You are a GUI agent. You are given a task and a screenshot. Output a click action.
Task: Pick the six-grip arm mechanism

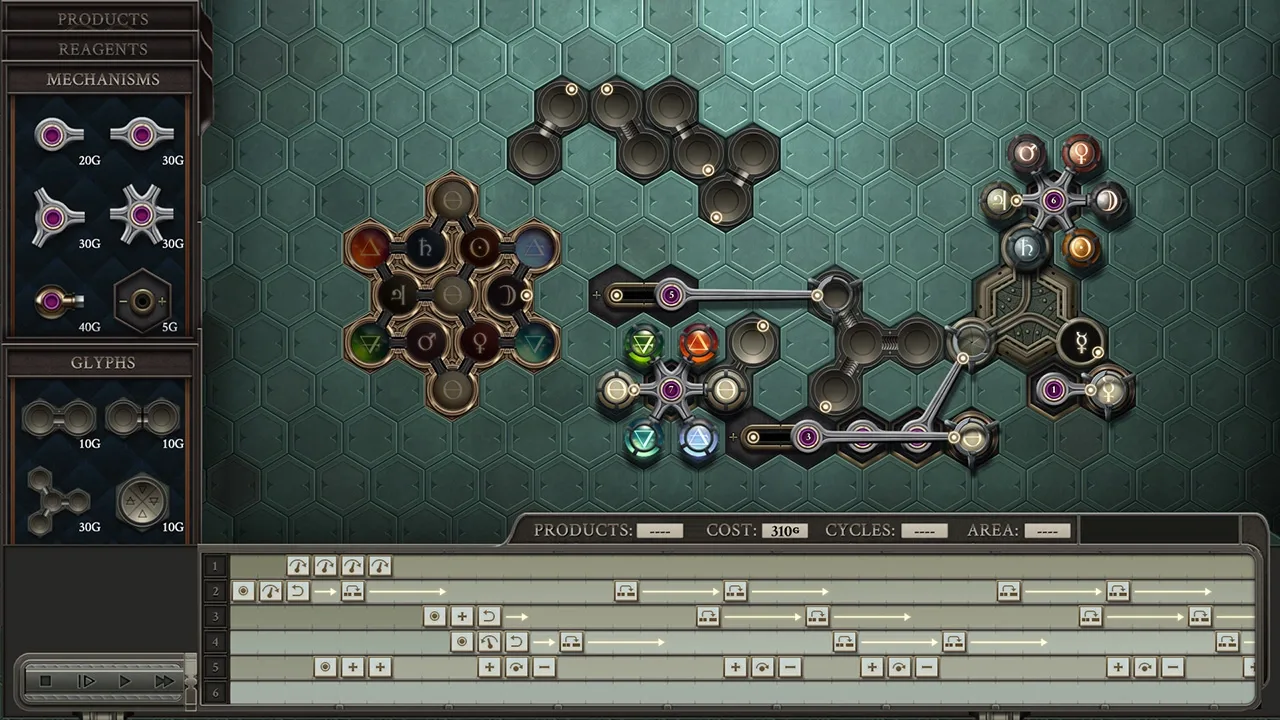pos(142,215)
